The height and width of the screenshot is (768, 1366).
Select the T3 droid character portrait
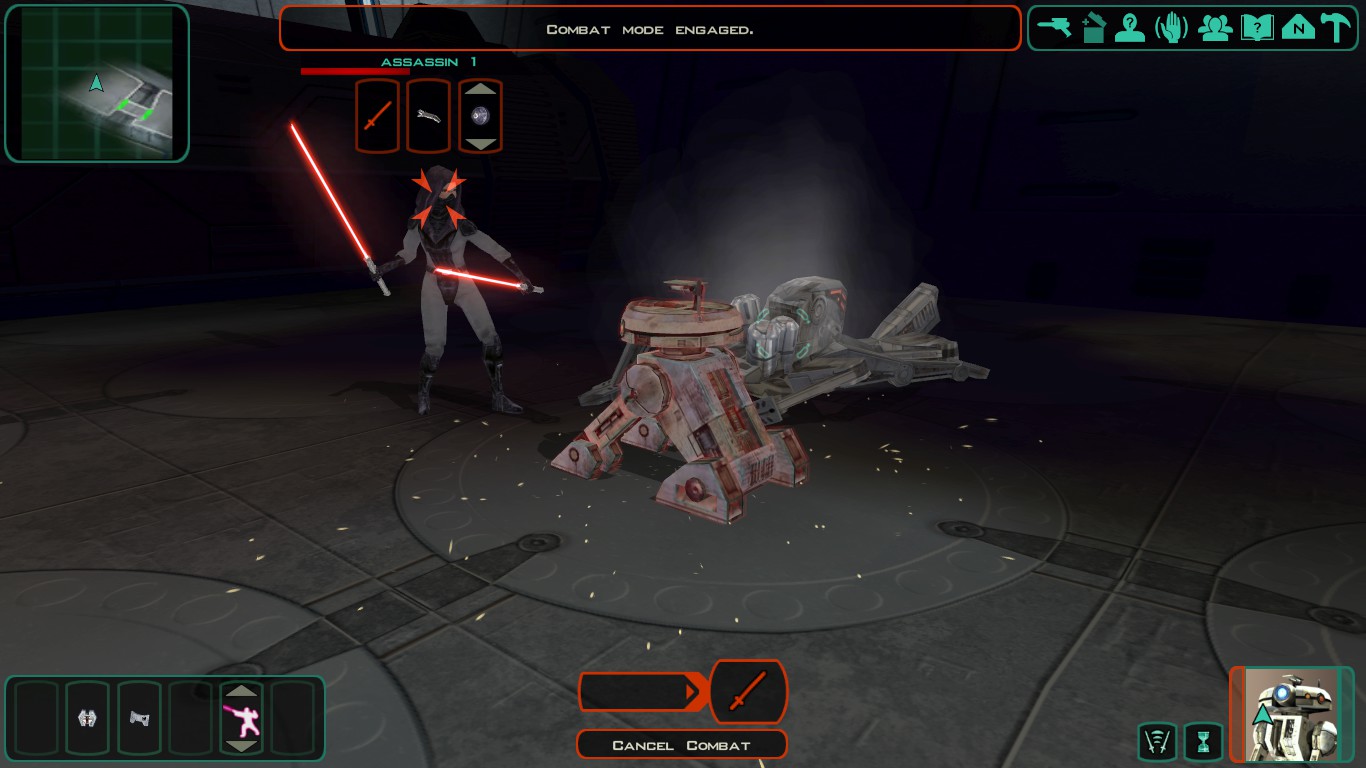coord(1293,716)
